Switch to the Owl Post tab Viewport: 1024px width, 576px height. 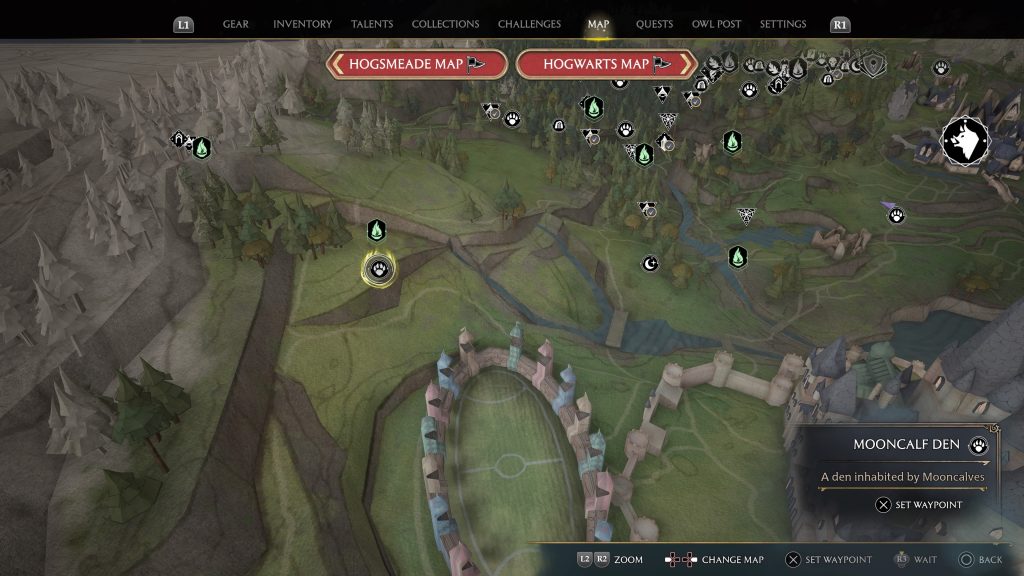coord(716,24)
